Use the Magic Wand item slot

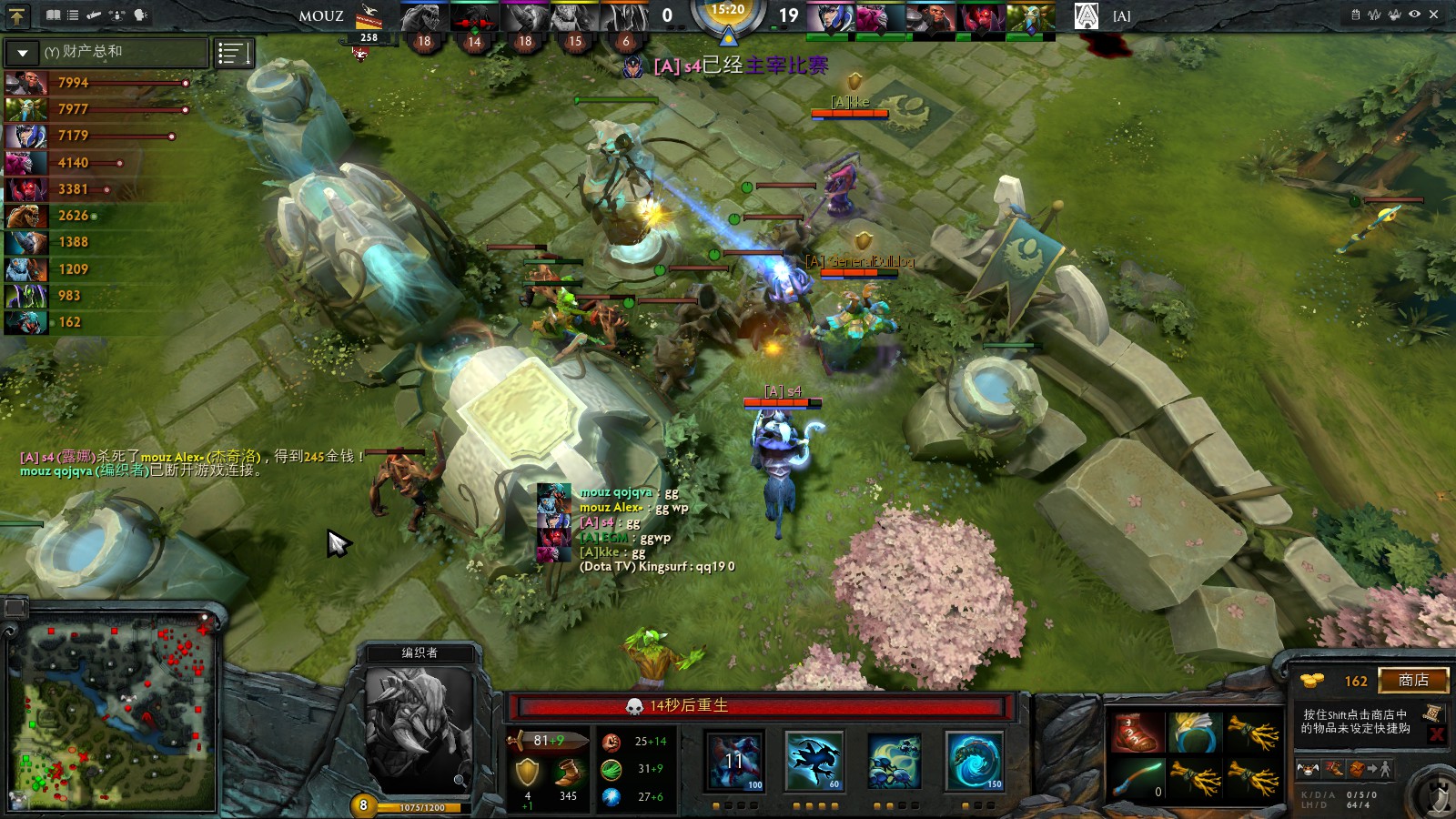click(1136, 780)
